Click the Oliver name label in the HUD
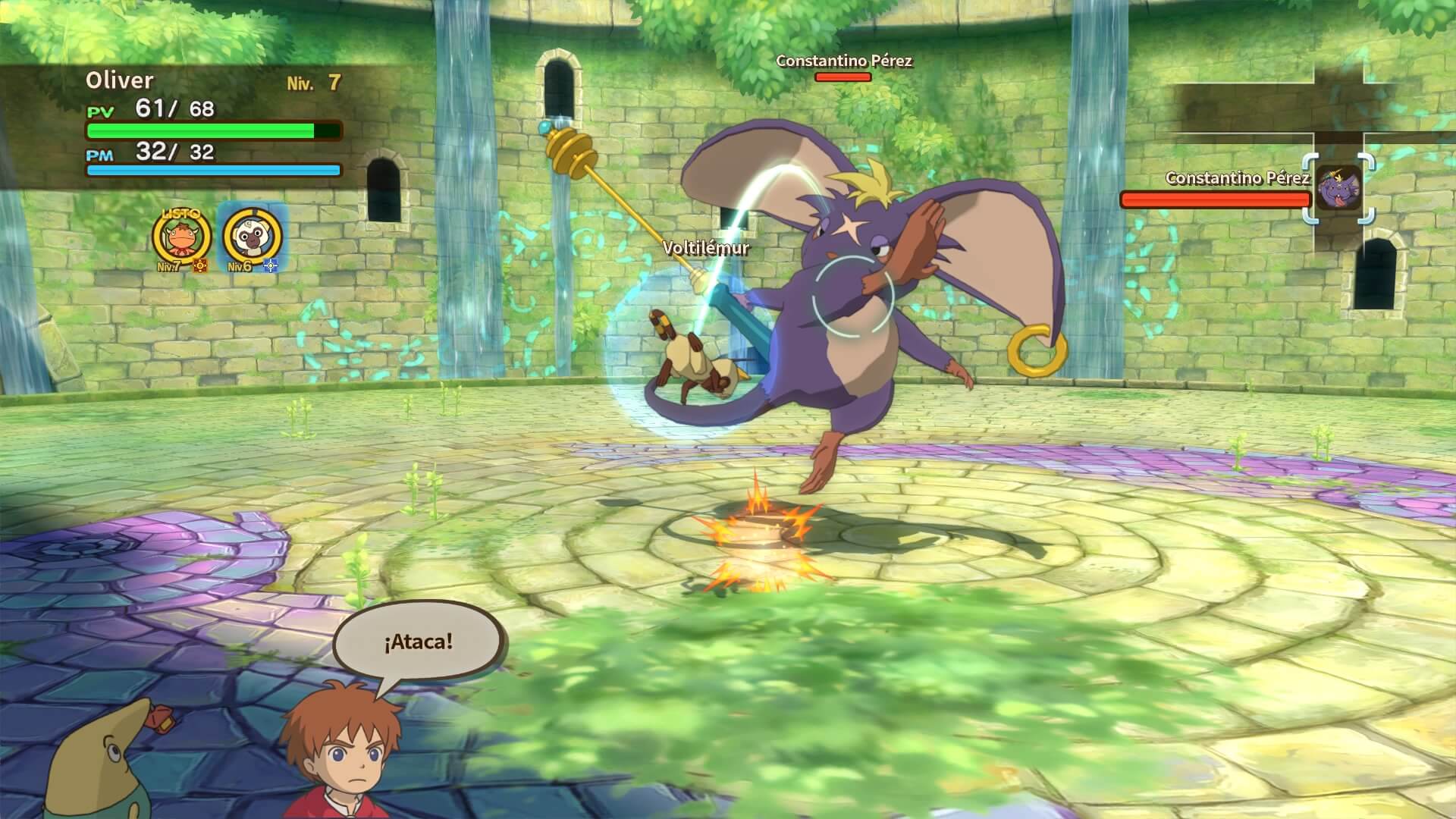This screenshot has height=819, width=1456. (121, 78)
